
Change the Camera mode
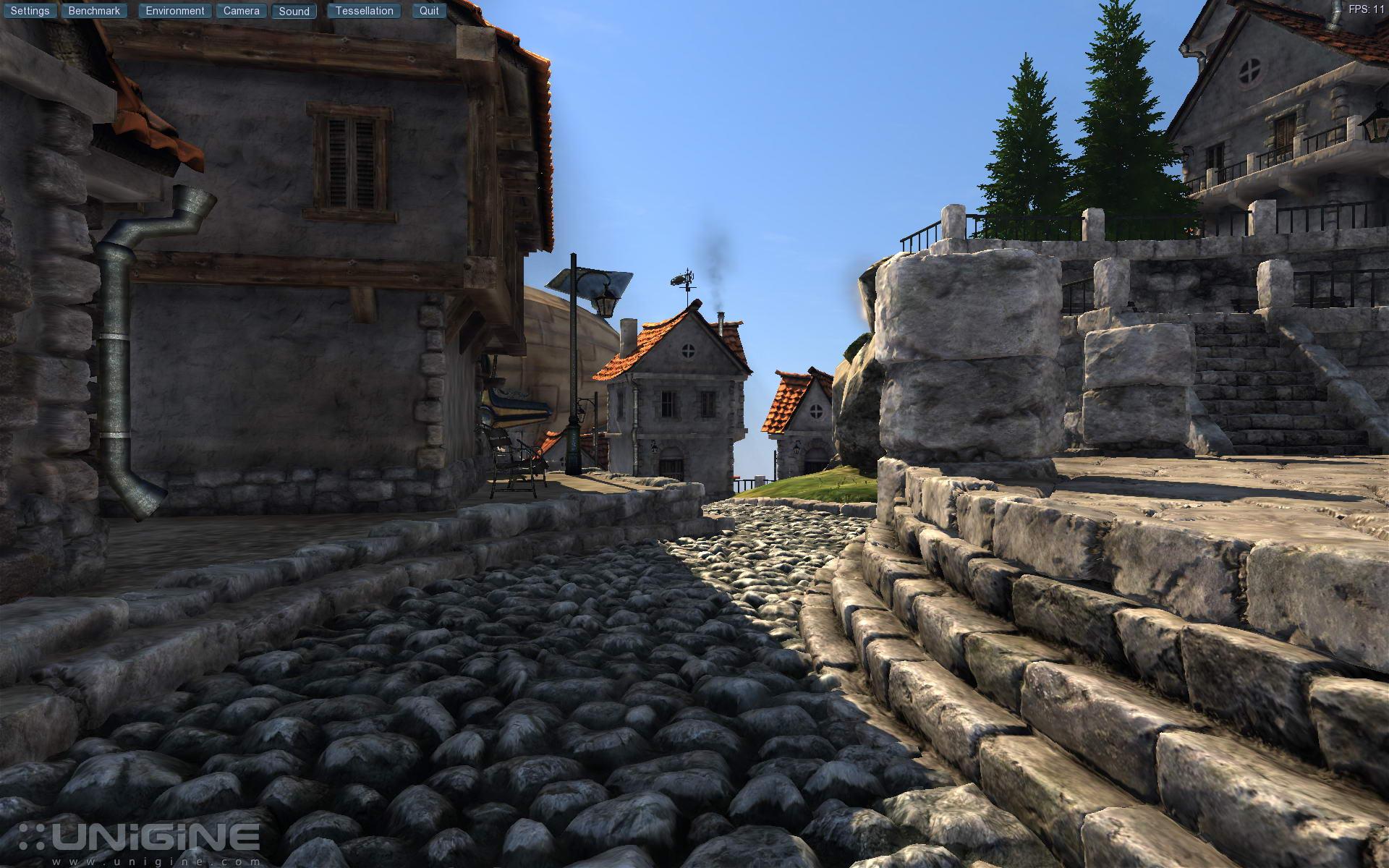click(x=241, y=11)
